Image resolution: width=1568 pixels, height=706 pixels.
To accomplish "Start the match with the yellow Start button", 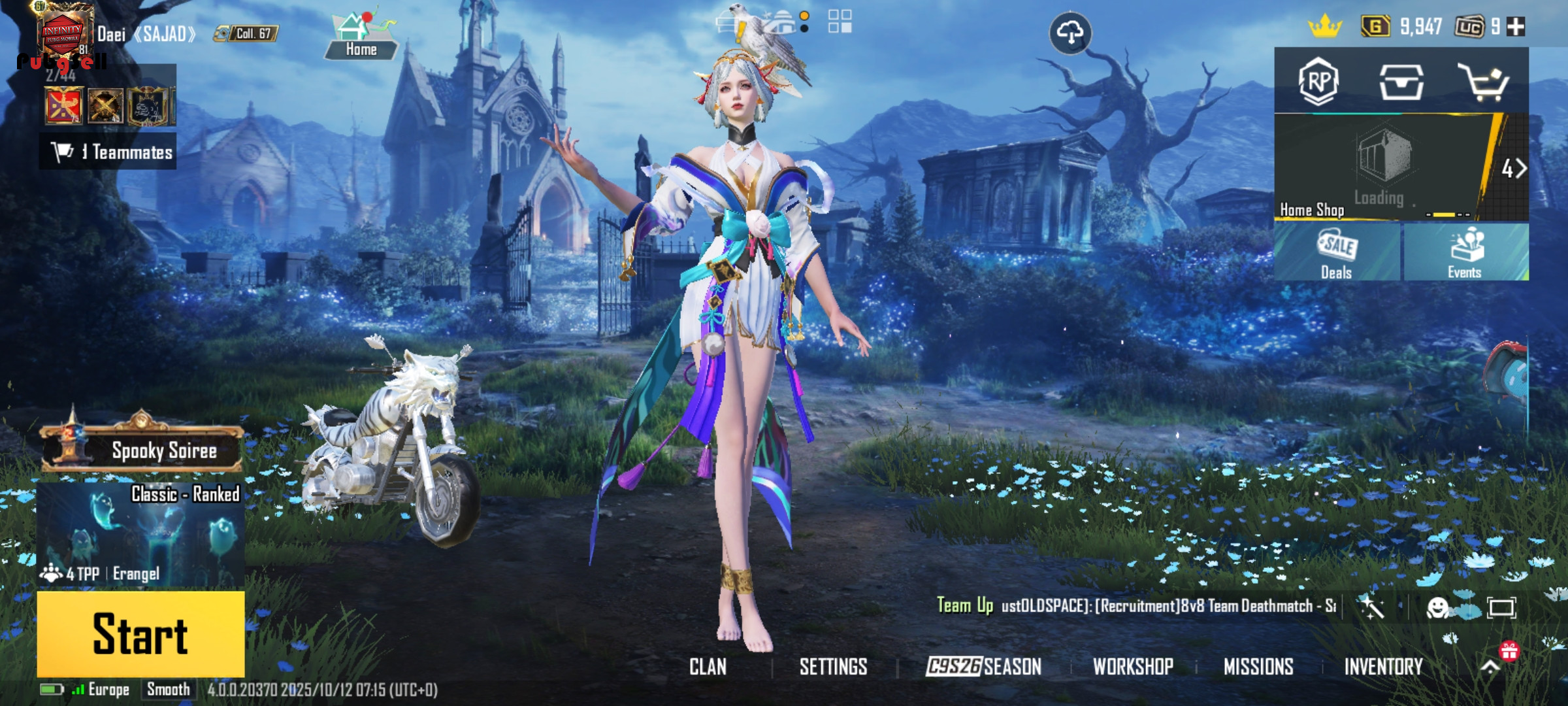I will click(140, 633).
